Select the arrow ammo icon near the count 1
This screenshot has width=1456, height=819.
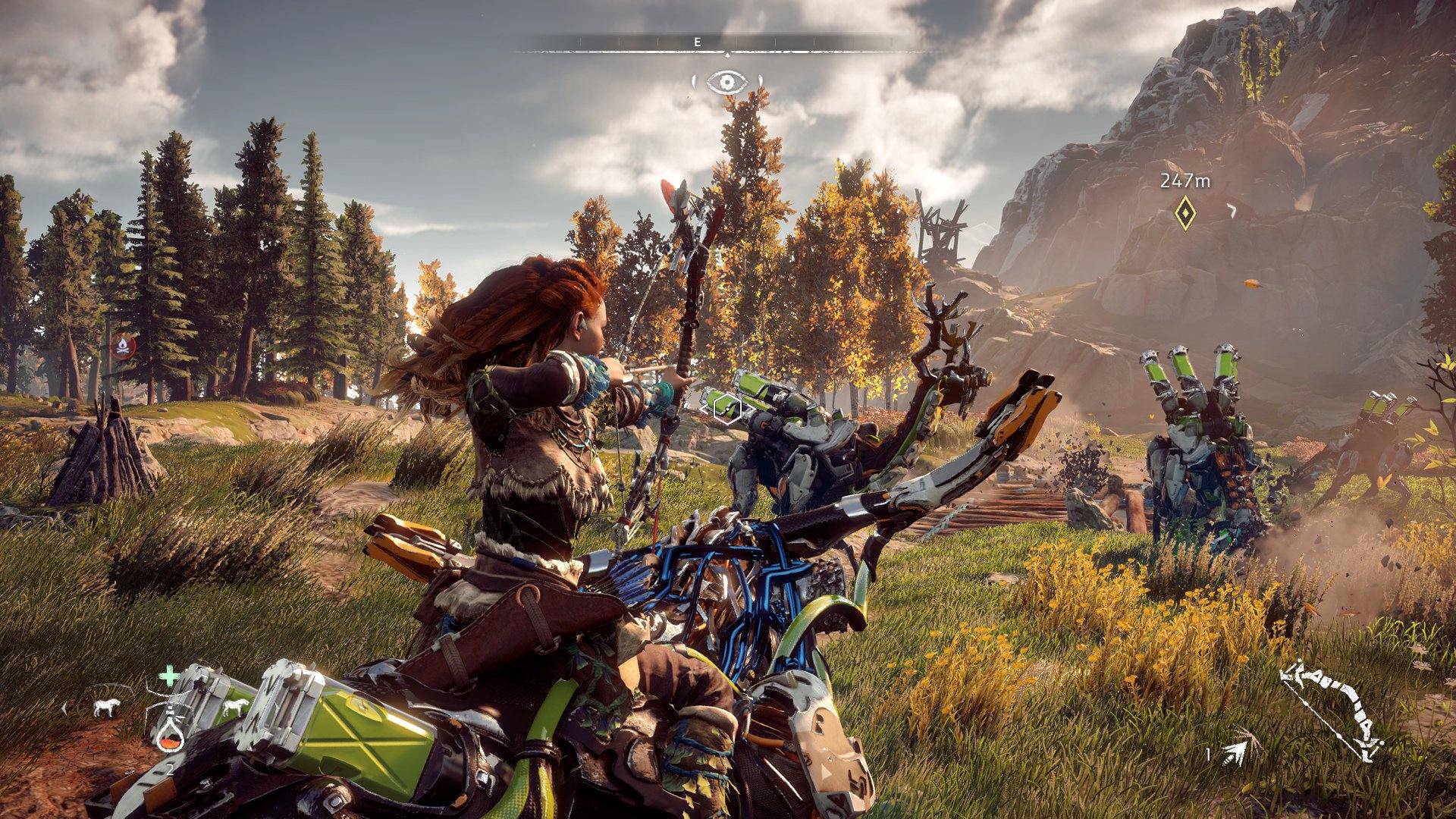[1235, 753]
